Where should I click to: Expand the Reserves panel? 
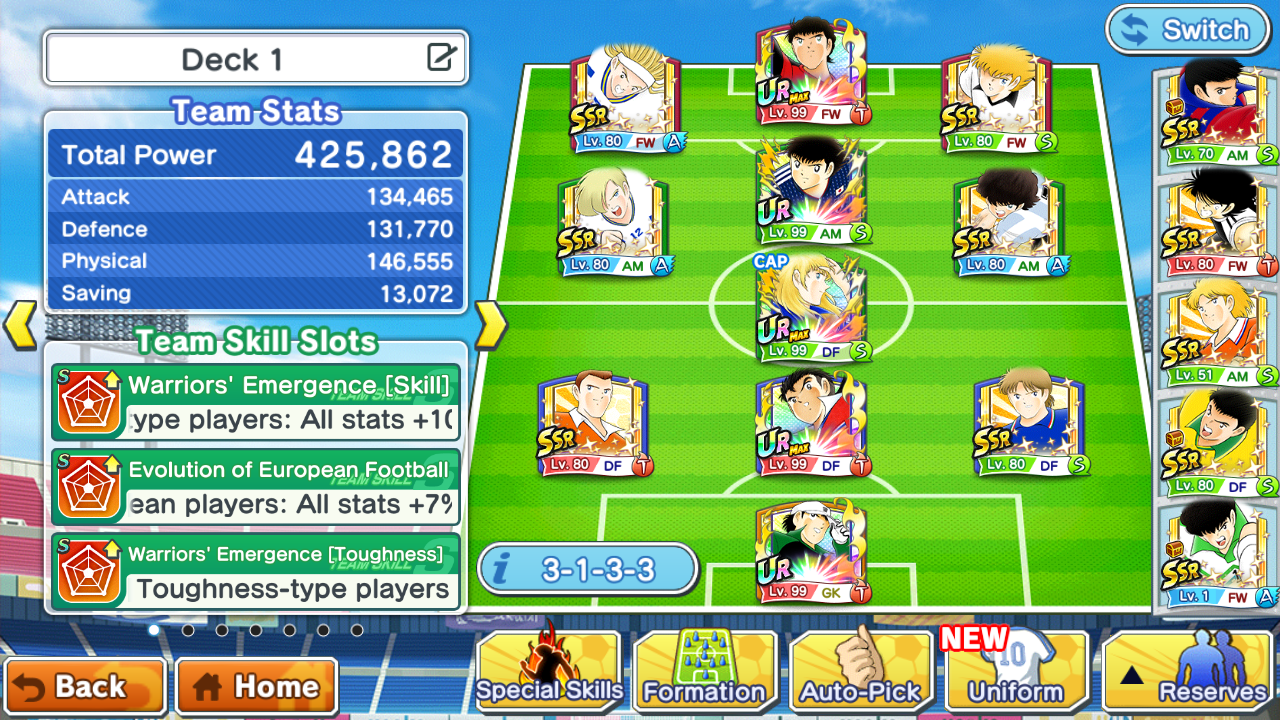pyautogui.click(x=1190, y=673)
